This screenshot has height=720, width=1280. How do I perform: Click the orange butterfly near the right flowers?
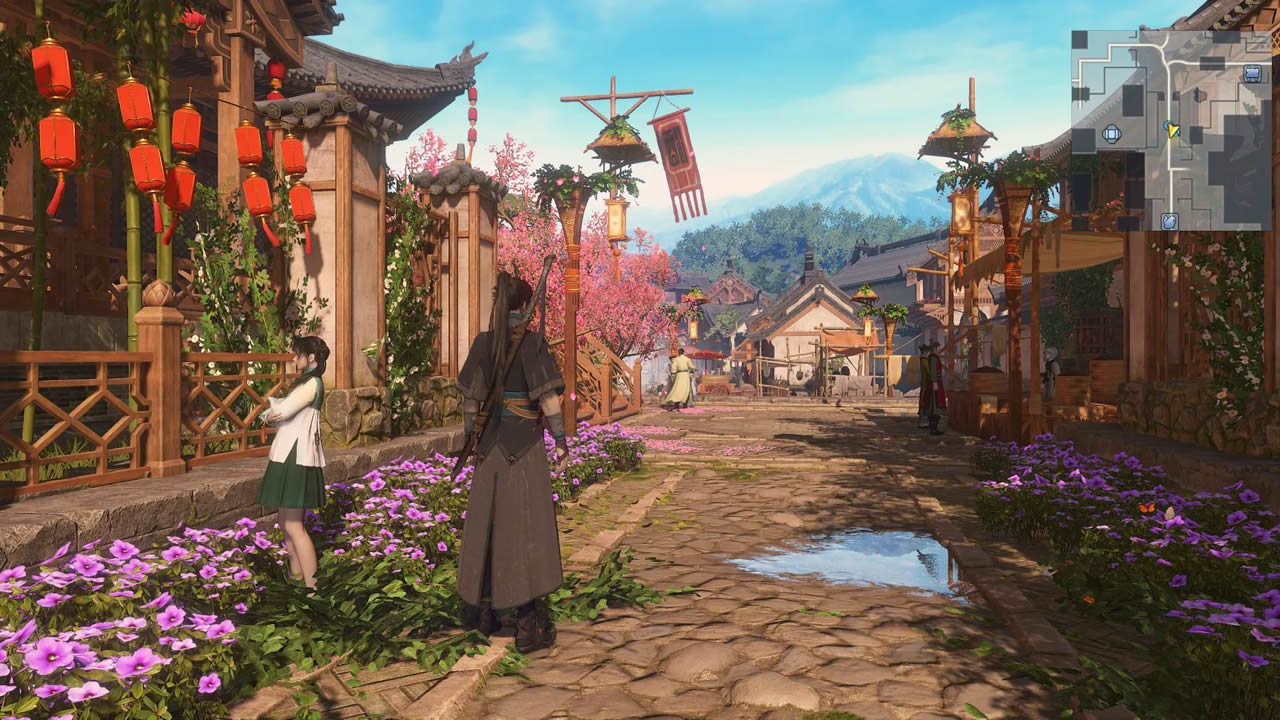pos(1147,508)
